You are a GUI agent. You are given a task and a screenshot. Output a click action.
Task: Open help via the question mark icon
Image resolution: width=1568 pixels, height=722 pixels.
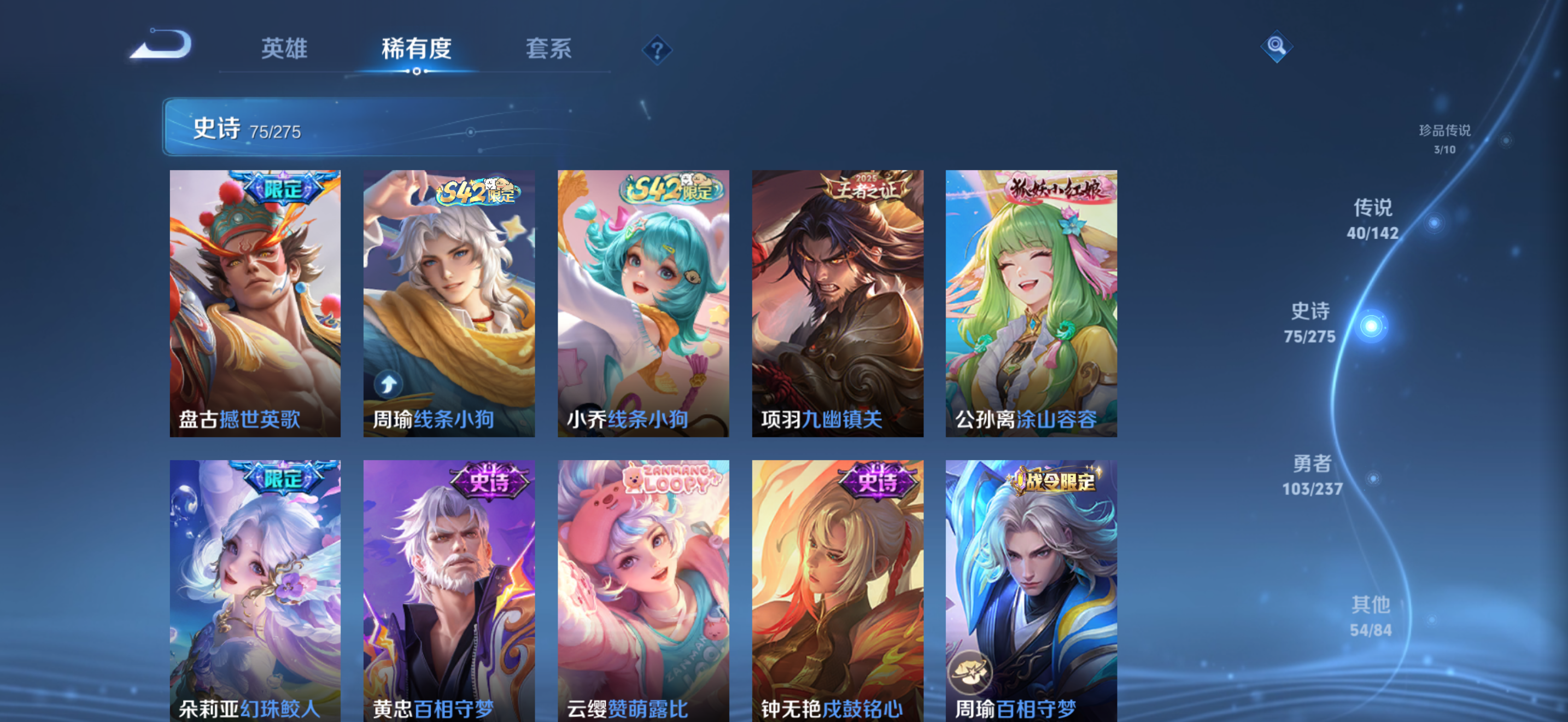(x=657, y=50)
